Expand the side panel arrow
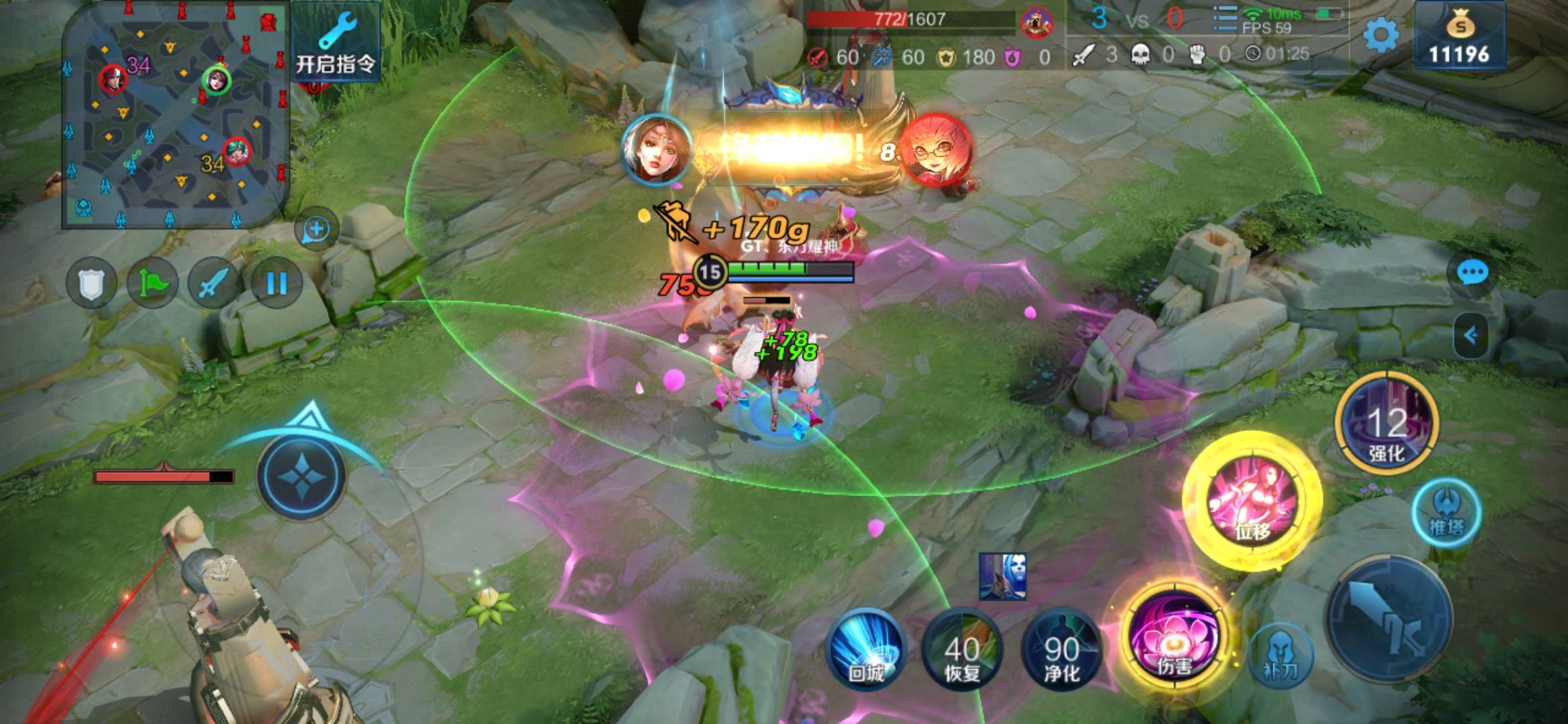The height and width of the screenshot is (724, 1568). click(1470, 335)
